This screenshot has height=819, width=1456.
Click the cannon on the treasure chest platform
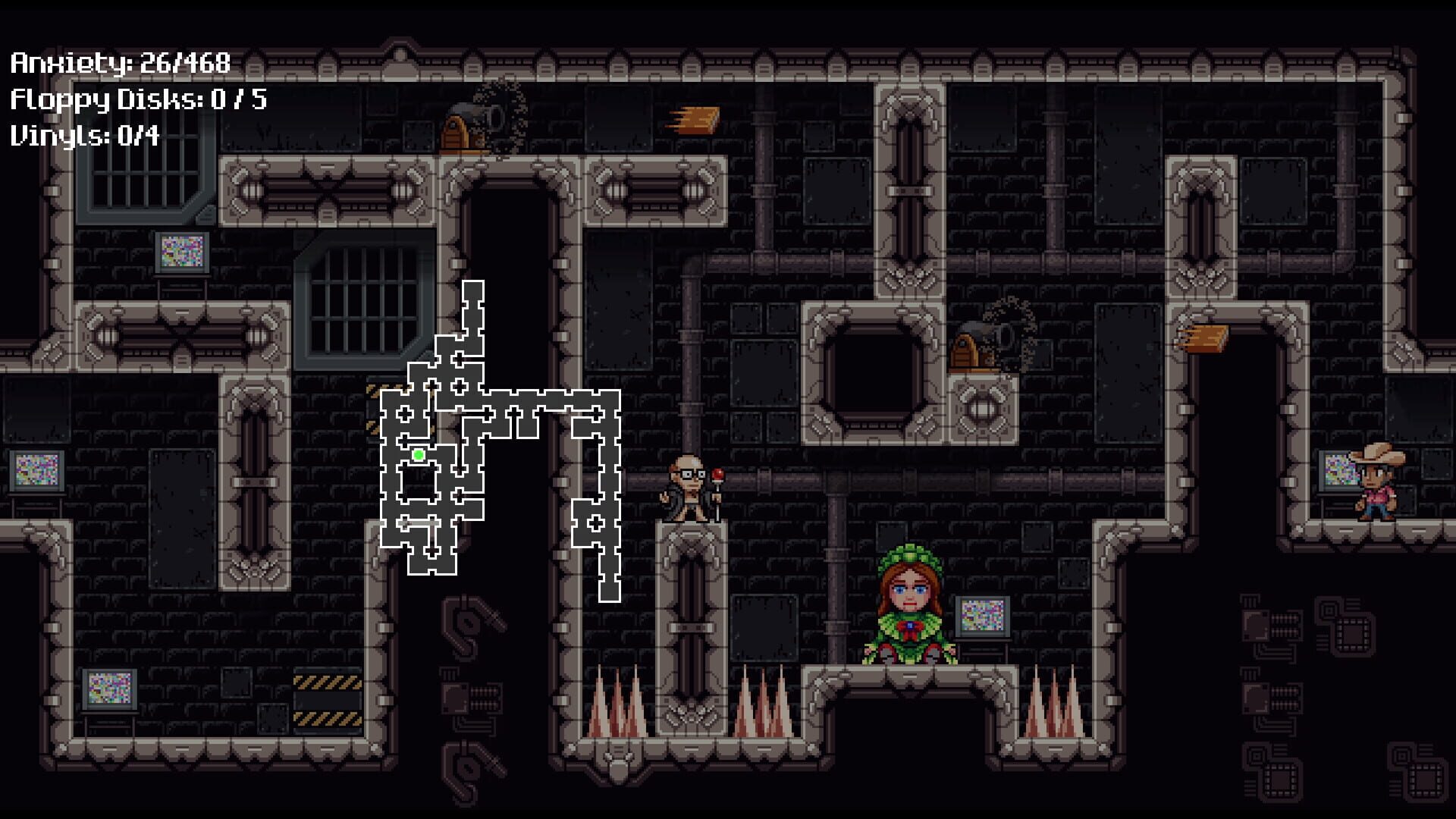coord(489,114)
